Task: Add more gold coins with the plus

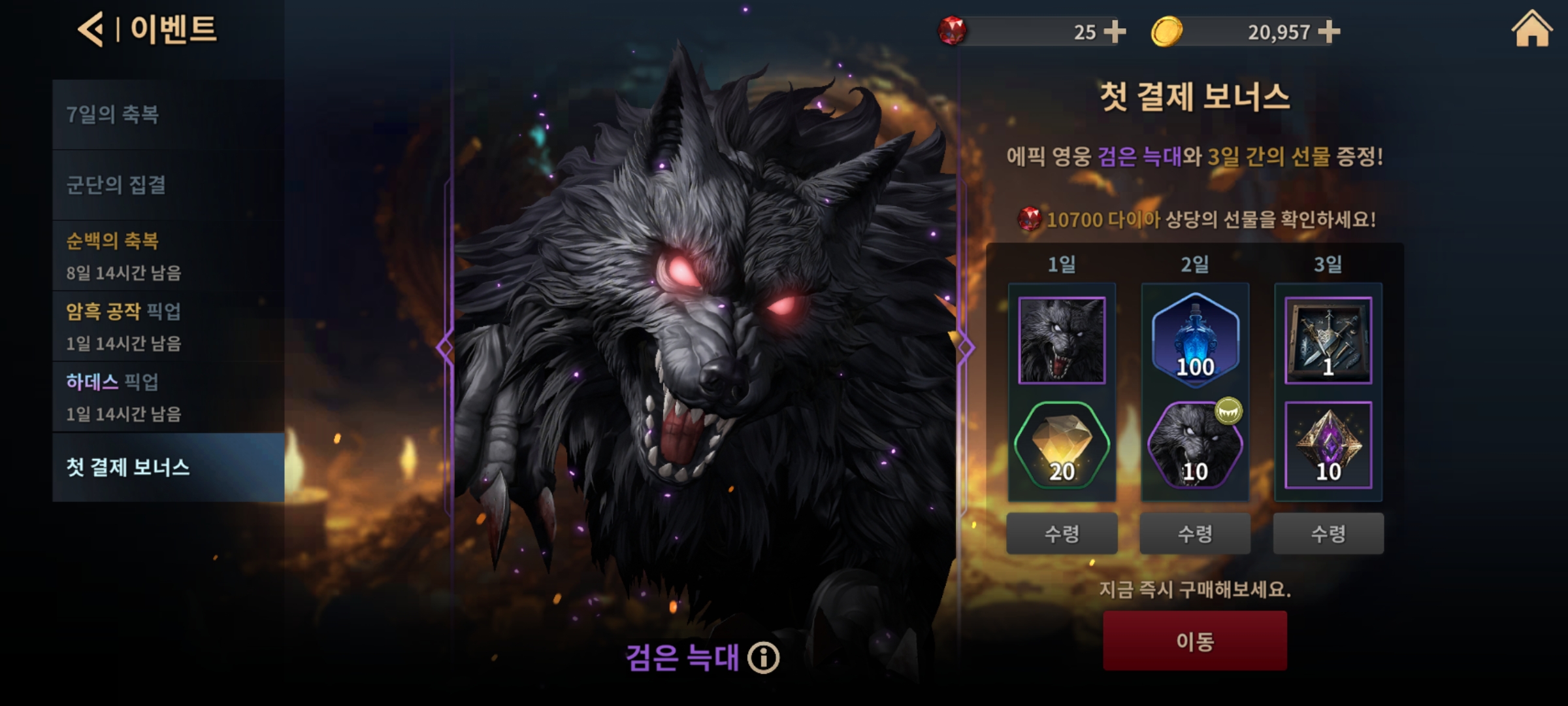Action: [x=1329, y=31]
